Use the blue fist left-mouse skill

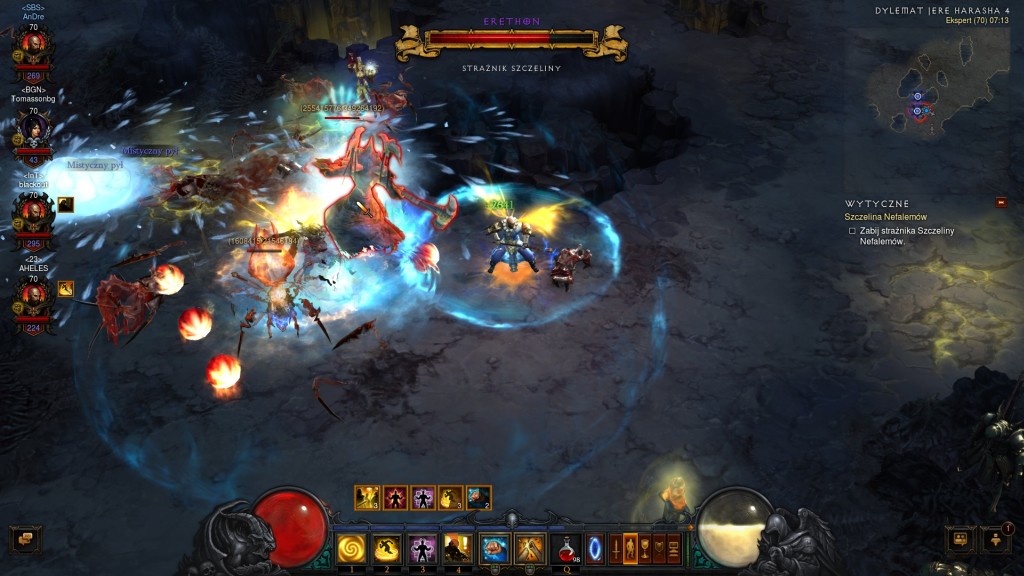click(x=494, y=548)
